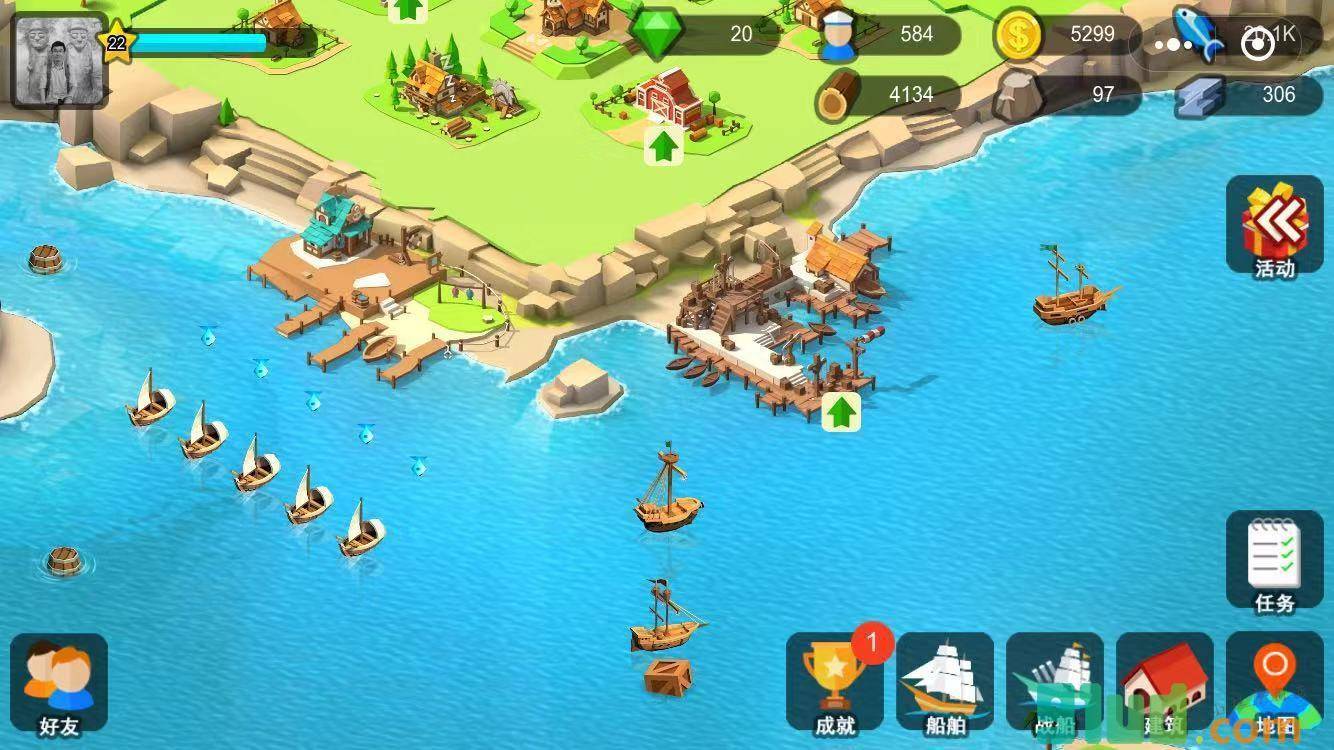The image size is (1334, 750).
Task: Tap the green upgrade arrow at the shipyard dock
Action: click(x=841, y=411)
